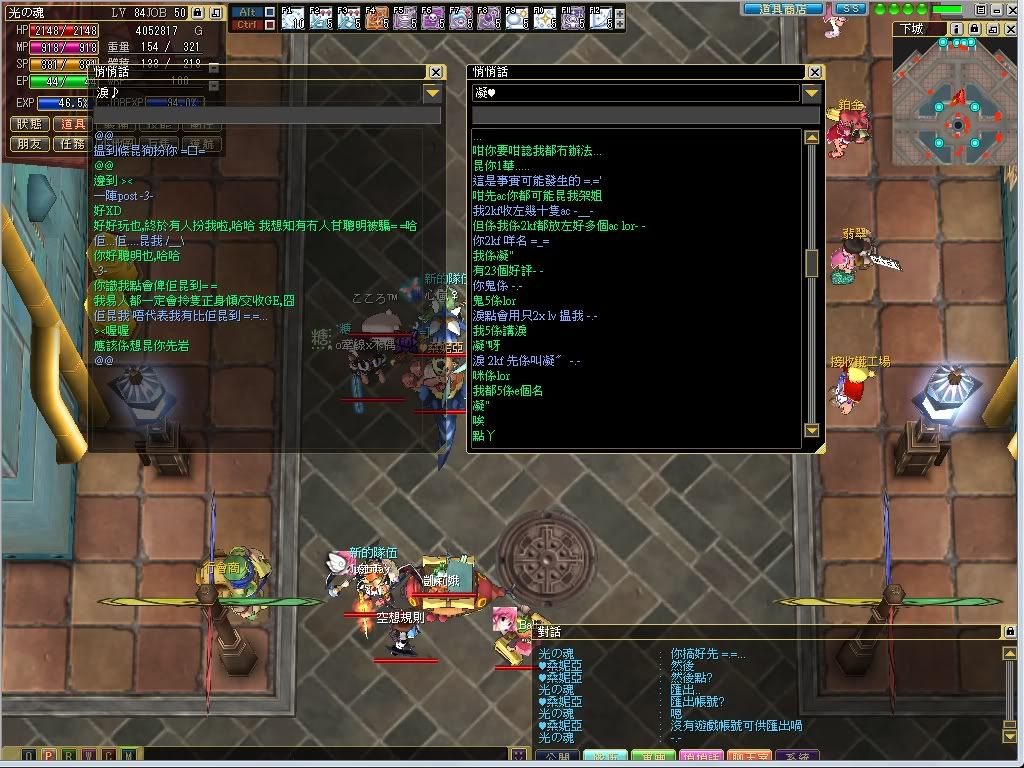Open the 狀態 status panel
Viewport: 1024px width, 768px height.
30,124
